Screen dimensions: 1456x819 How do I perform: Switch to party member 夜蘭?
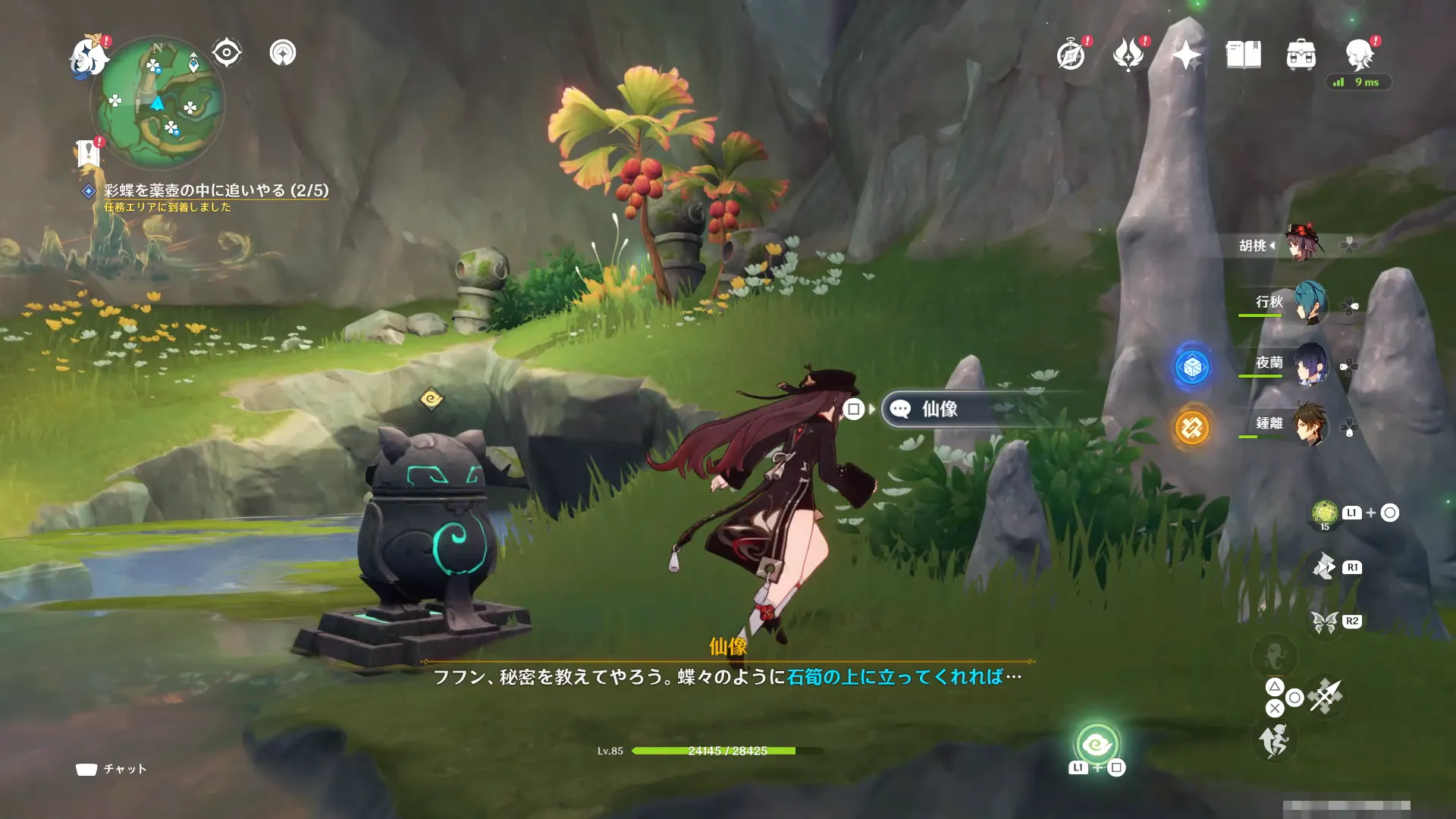[x=1309, y=363]
